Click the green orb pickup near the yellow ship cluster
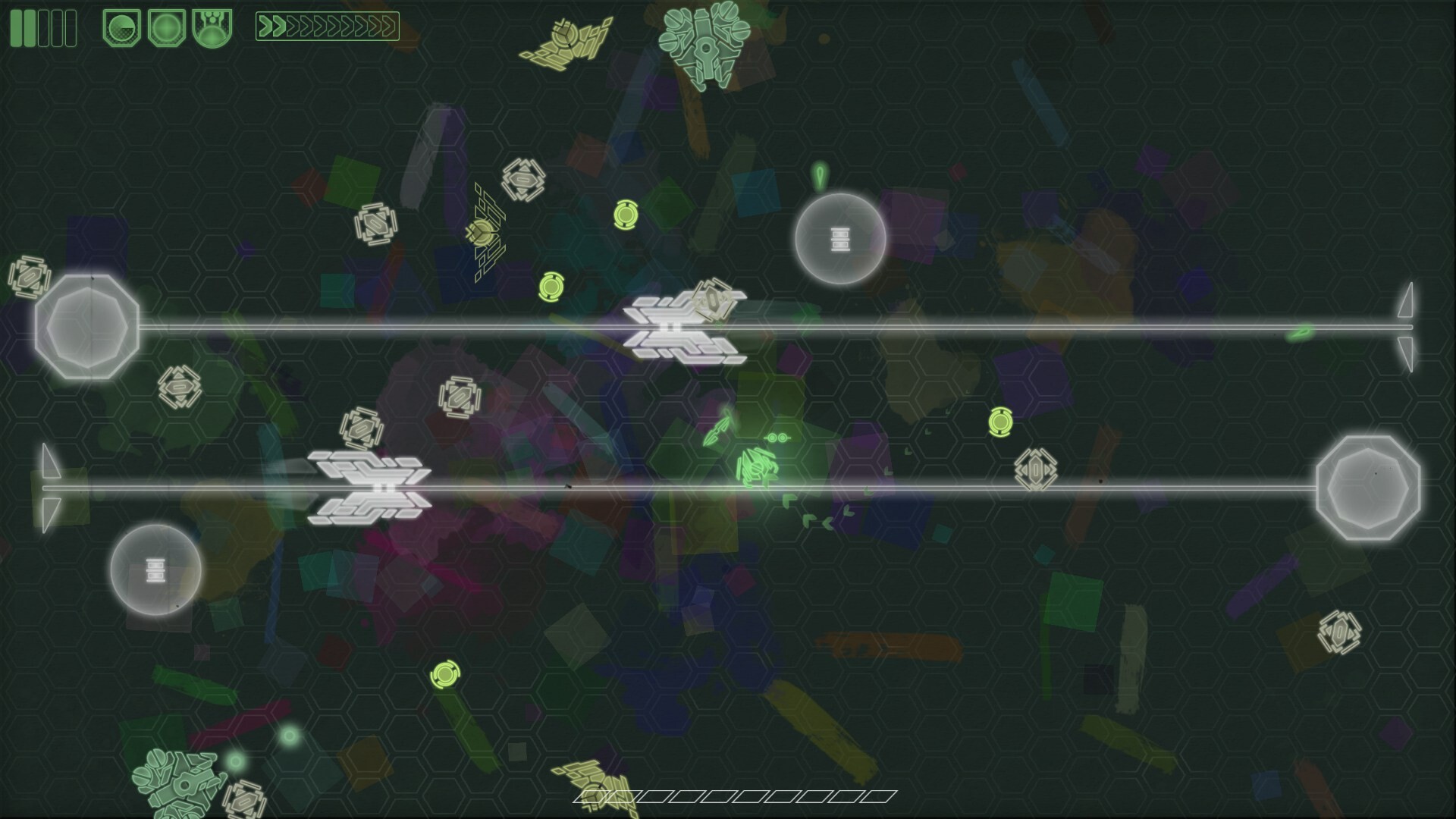This screenshot has height=819, width=1456. point(551,287)
